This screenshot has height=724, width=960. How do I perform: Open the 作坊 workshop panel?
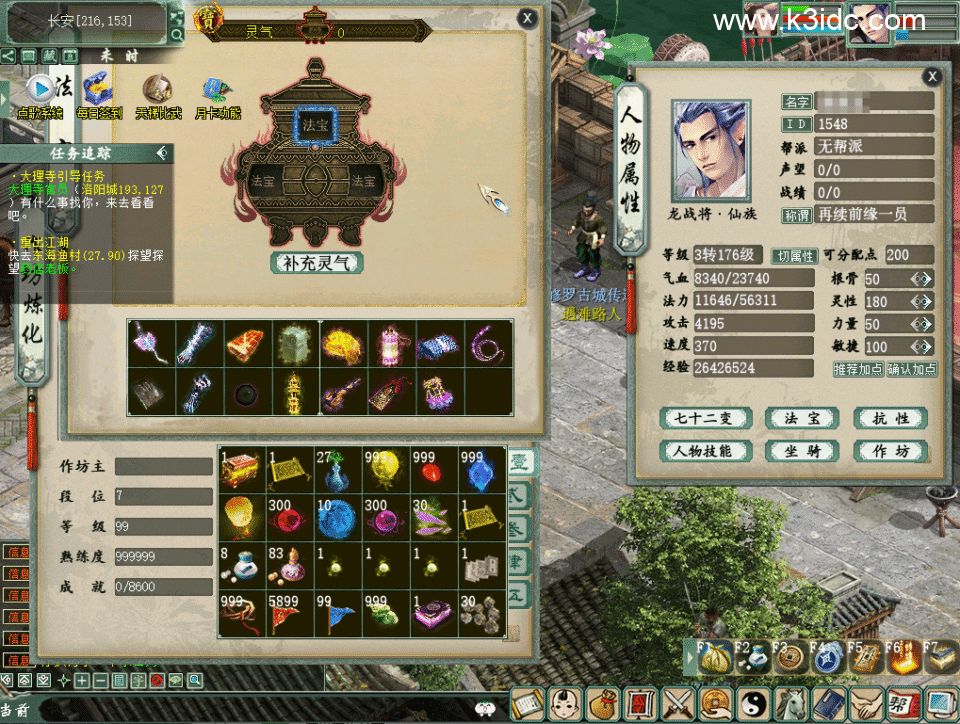(890, 451)
